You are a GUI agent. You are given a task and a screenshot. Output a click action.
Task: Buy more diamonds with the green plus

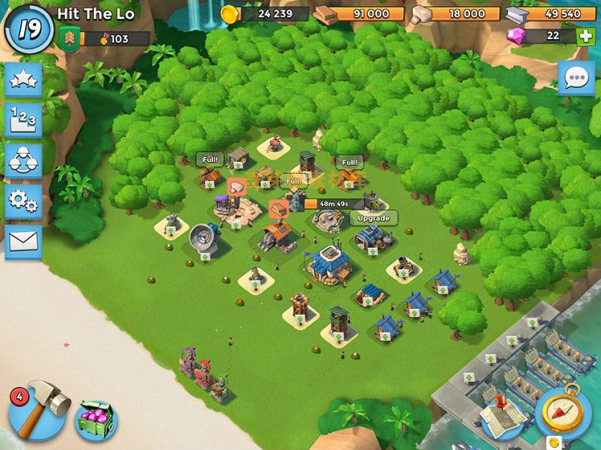585,36
